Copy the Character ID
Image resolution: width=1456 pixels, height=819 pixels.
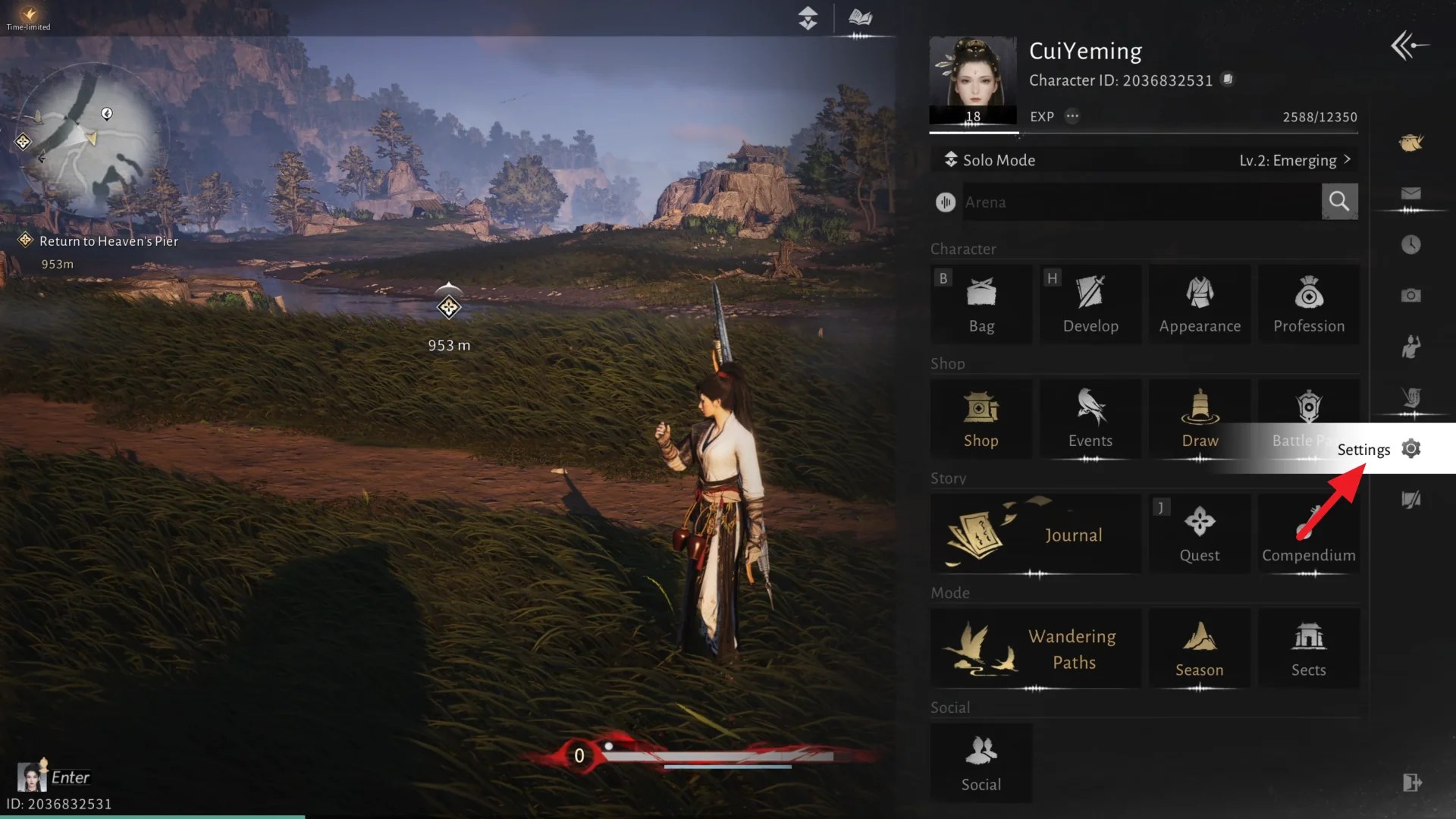pyautogui.click(x=1228, y=79)
